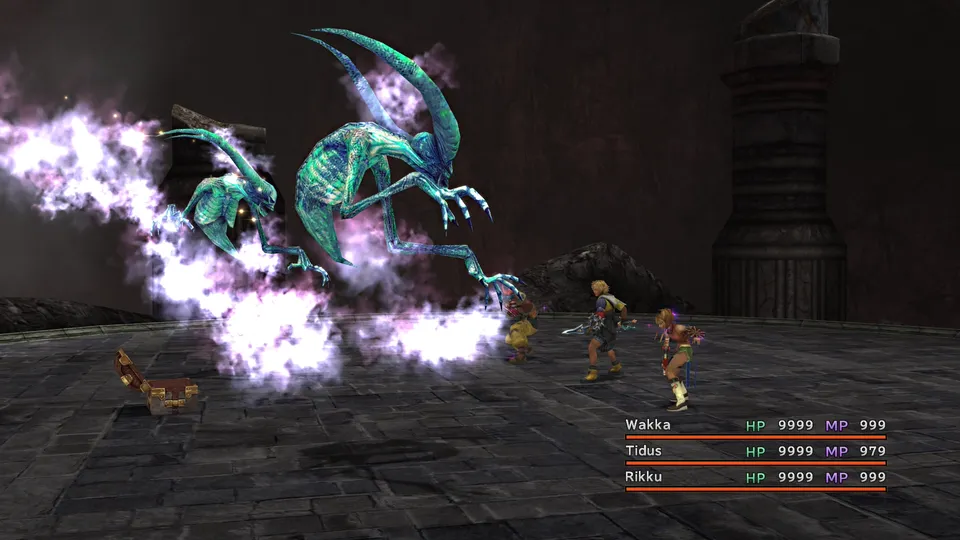Choose Tidus in the party status panel
960x540 pixels.
click(x=755, y=451)
